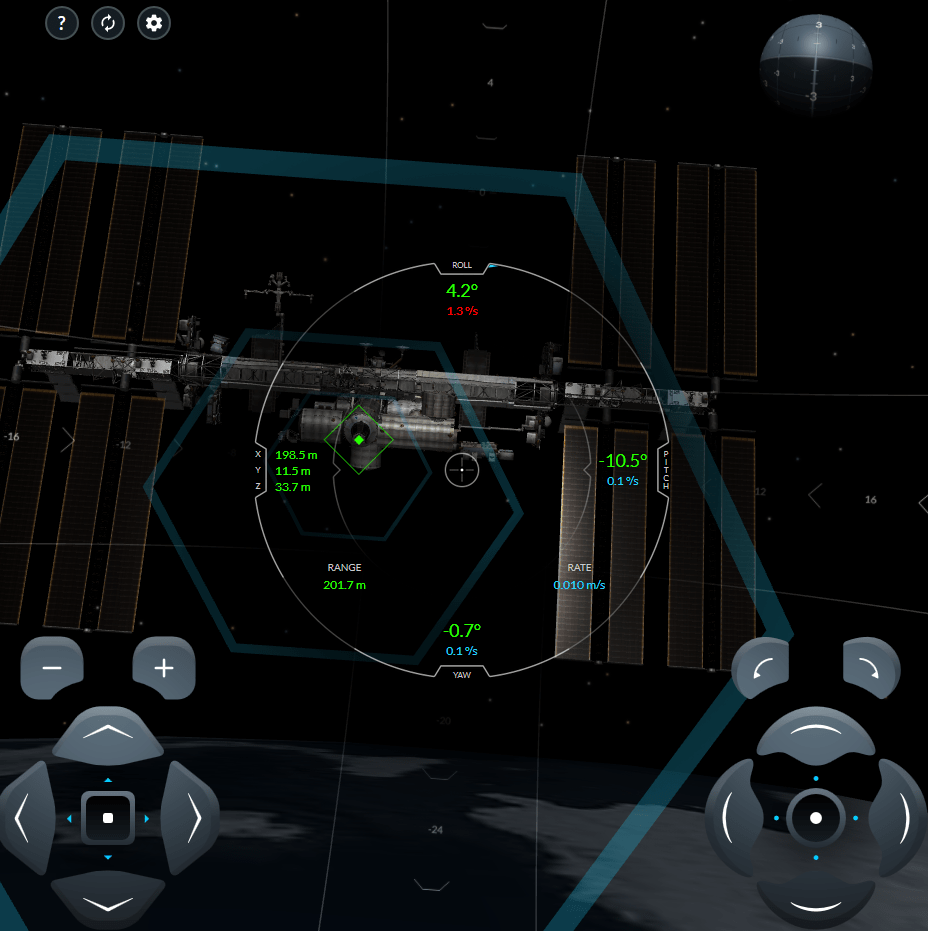
Task: Click the circular arrows restart button
Action: [107, 23]
